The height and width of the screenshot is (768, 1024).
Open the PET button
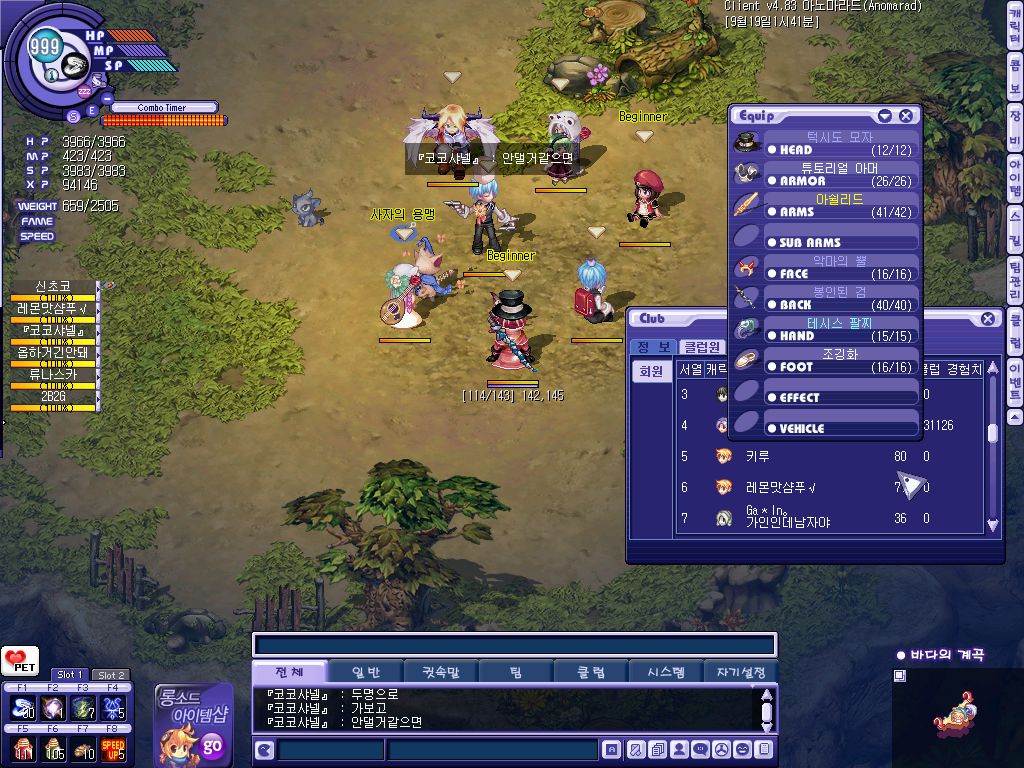(x=19, y=662)
